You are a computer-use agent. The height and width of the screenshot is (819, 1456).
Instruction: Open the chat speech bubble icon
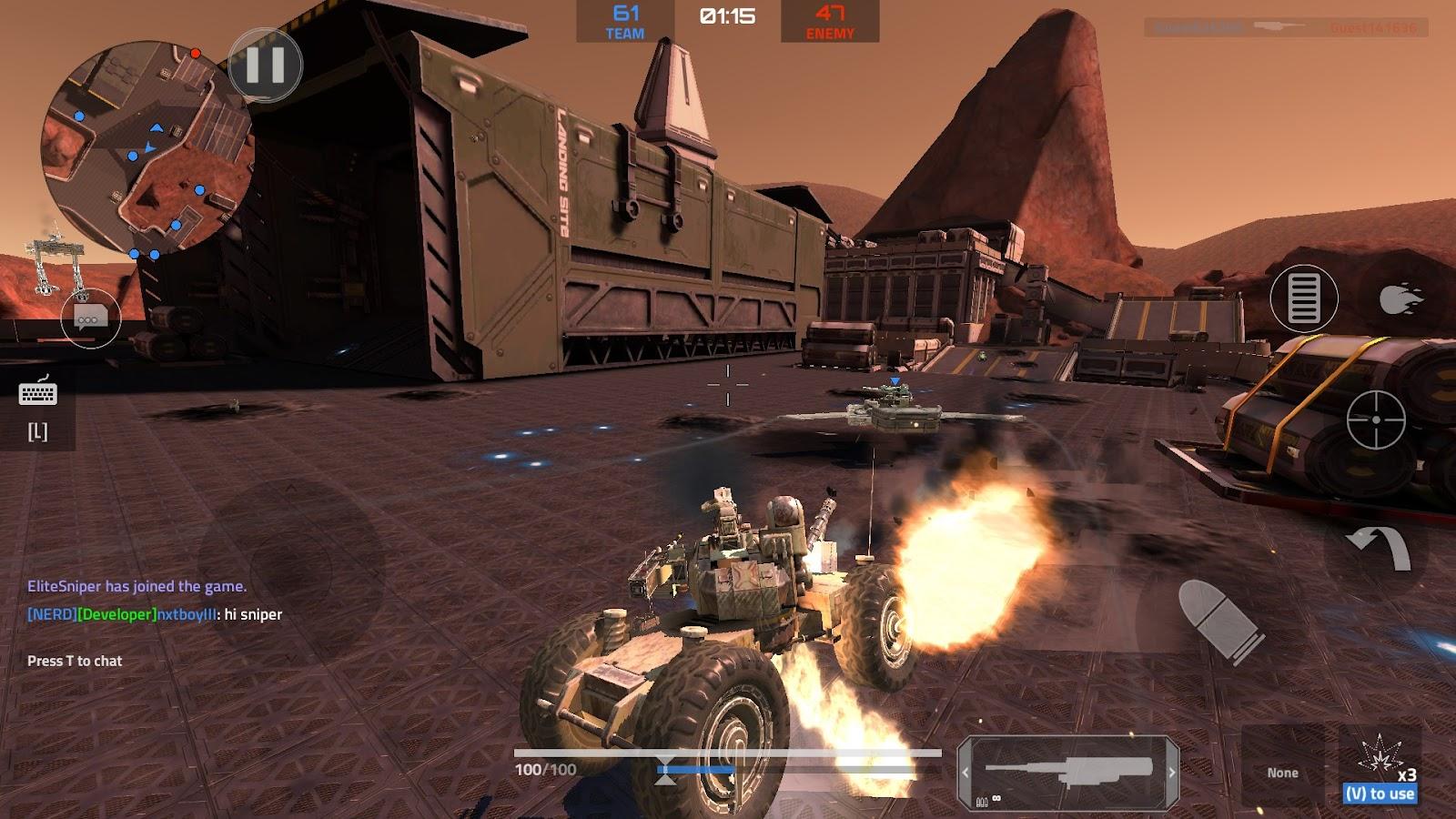click(x=90, y=319)
